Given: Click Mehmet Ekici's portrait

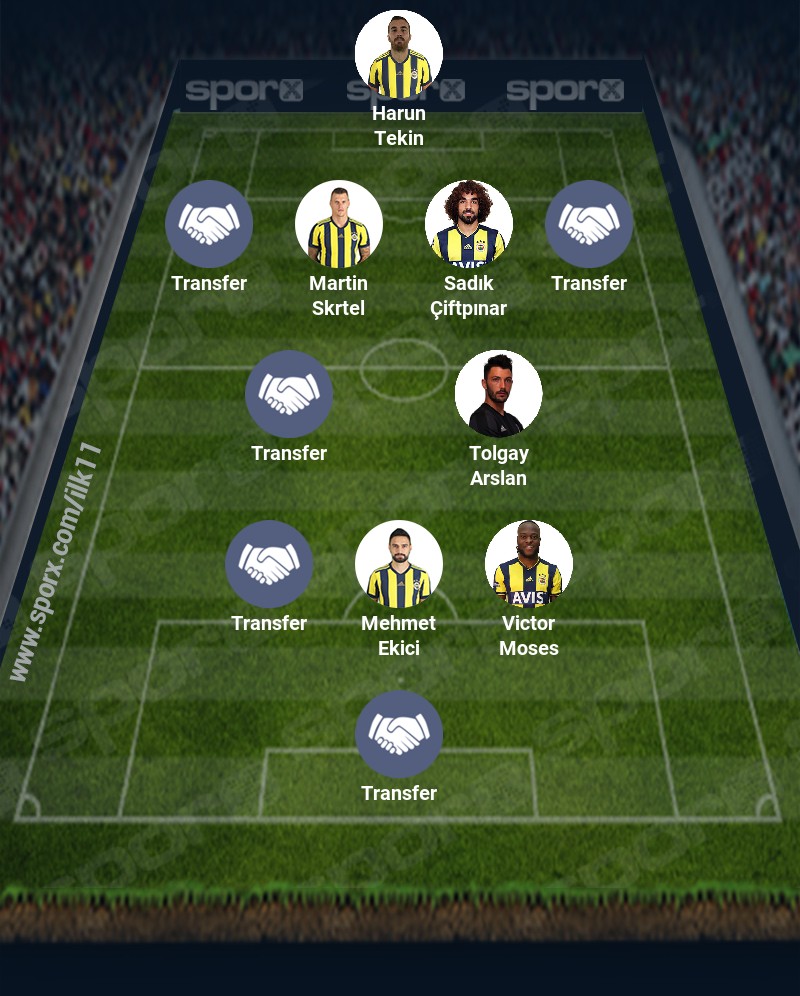Looking at the screenshot, I should click(x=399, y=564).
